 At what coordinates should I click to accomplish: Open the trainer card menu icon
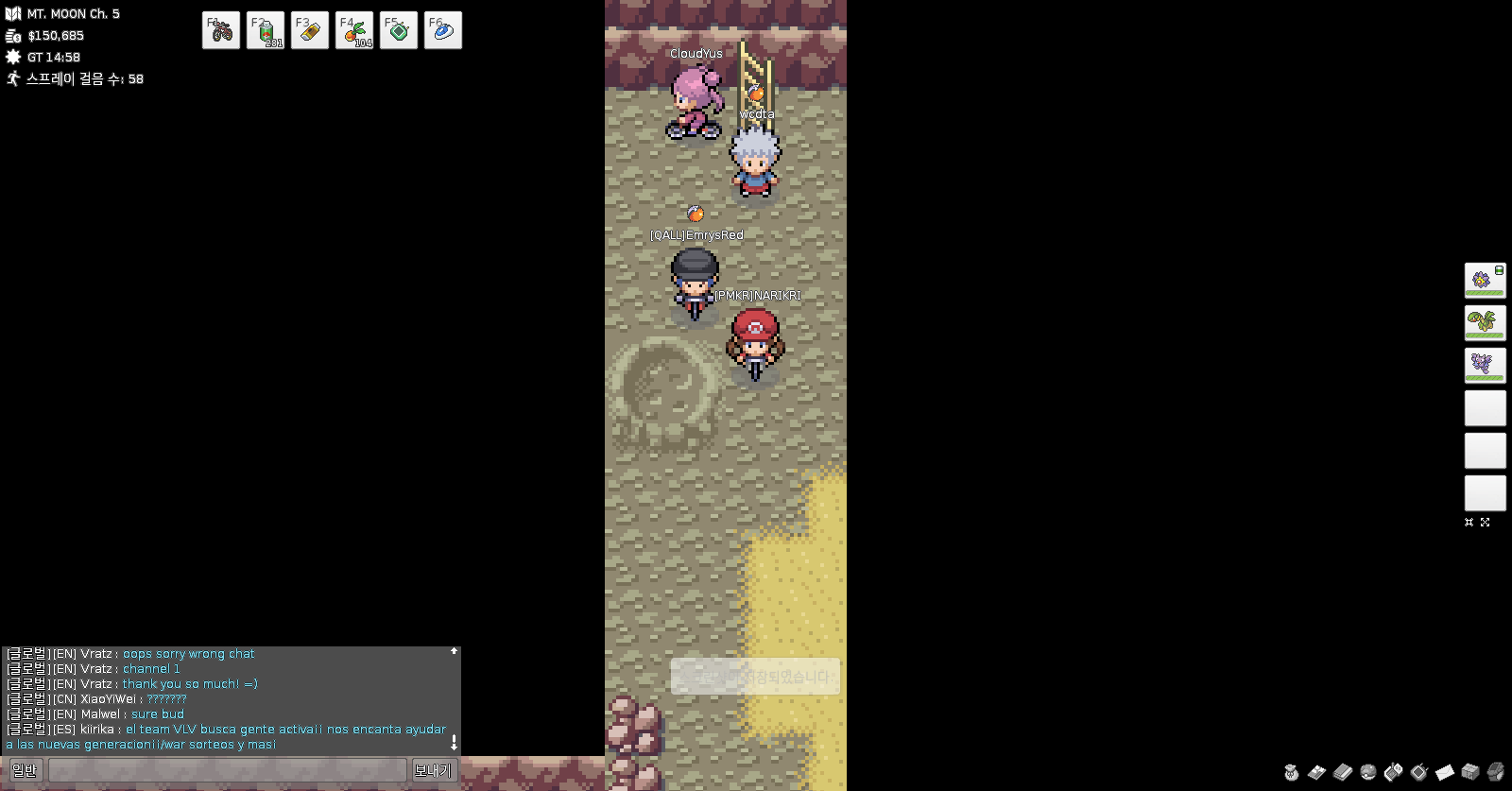tap(1316, 772)
